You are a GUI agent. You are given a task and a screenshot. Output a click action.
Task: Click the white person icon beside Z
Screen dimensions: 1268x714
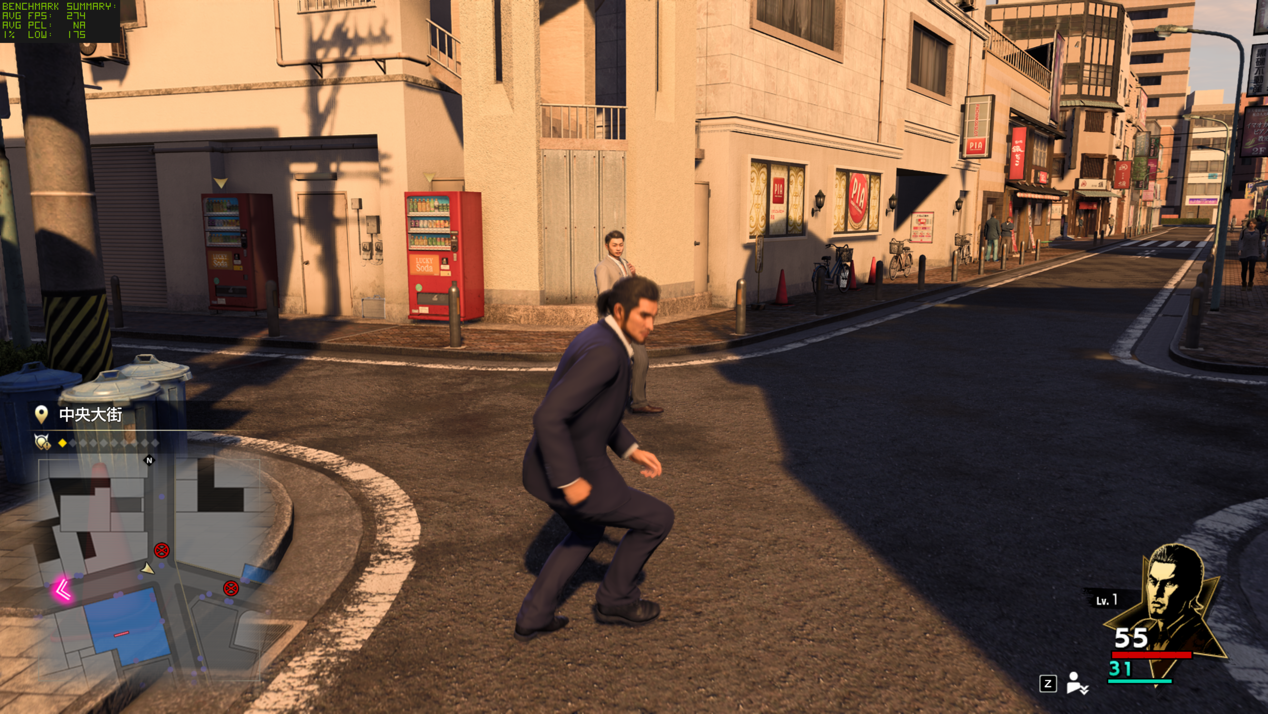[x=1076, y=683]
